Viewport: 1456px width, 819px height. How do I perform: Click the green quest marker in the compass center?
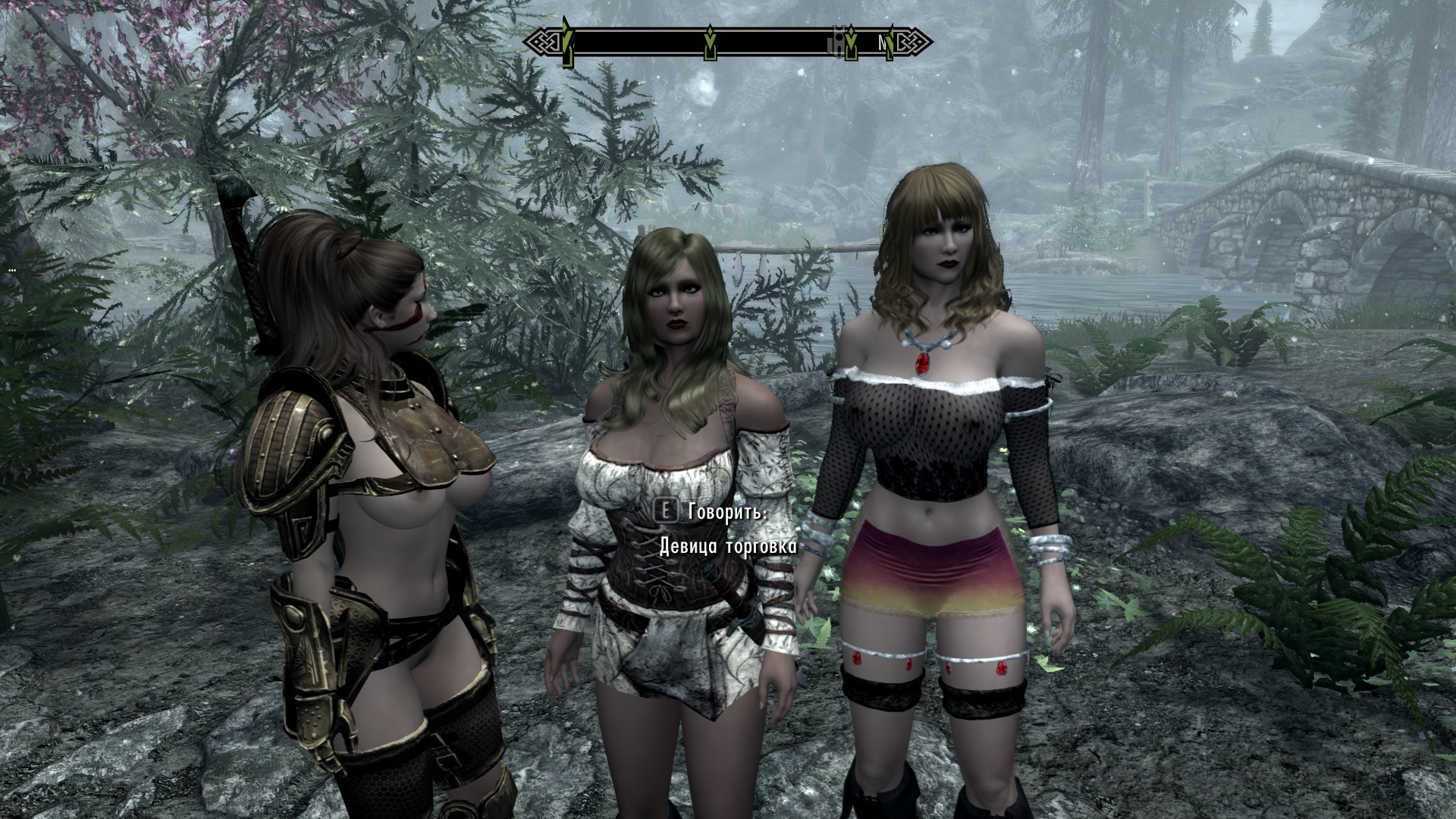[710, 44]
